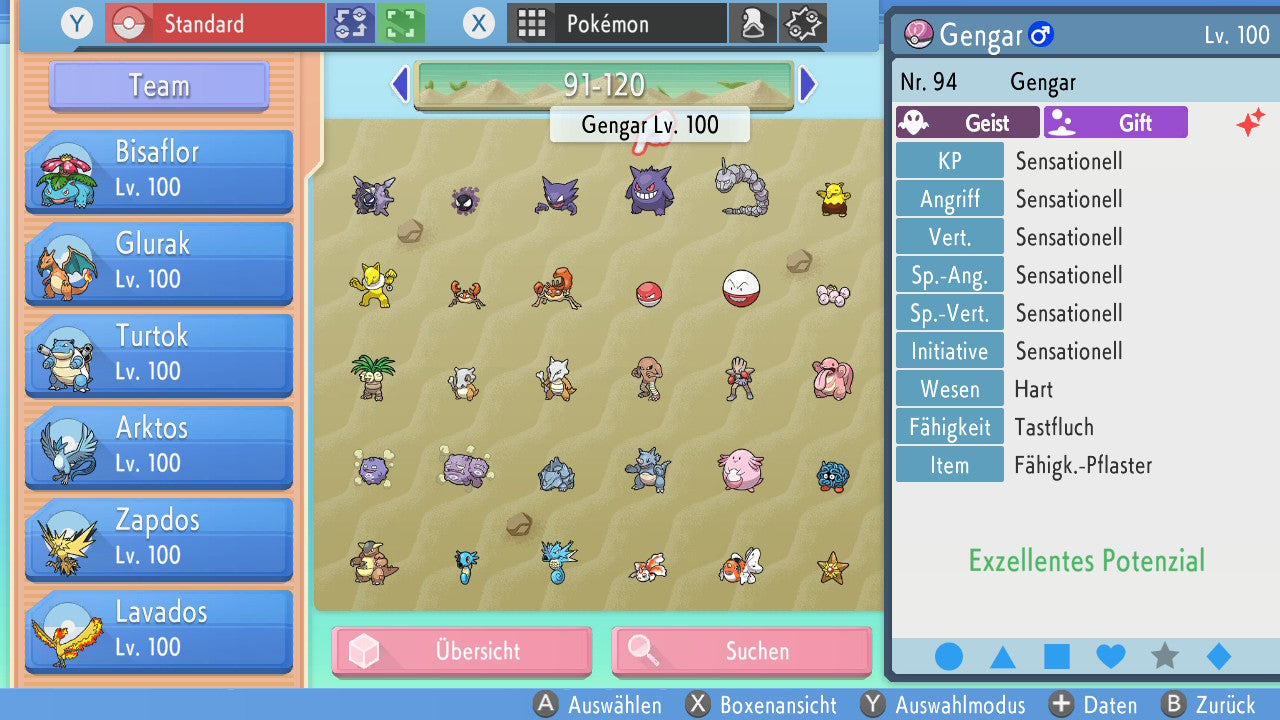1280x720 pixels.
Task: Select the Team tab in the sidebar
Action: [x=157, y=87]
